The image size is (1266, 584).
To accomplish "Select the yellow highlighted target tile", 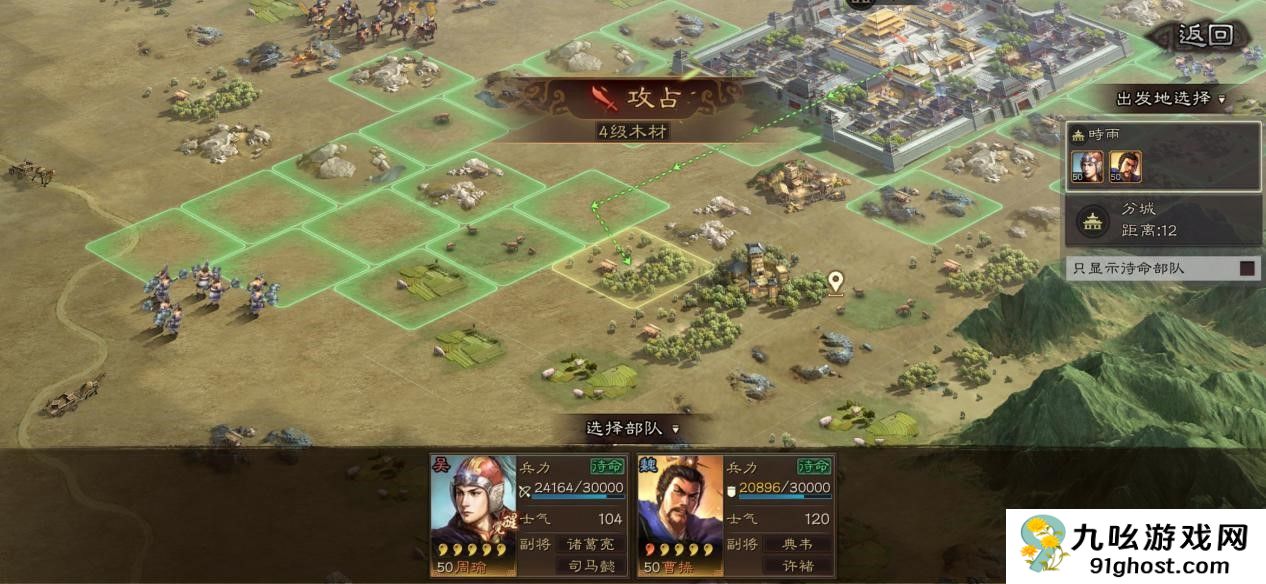I will pyautogui.click(x=632, y=266).
